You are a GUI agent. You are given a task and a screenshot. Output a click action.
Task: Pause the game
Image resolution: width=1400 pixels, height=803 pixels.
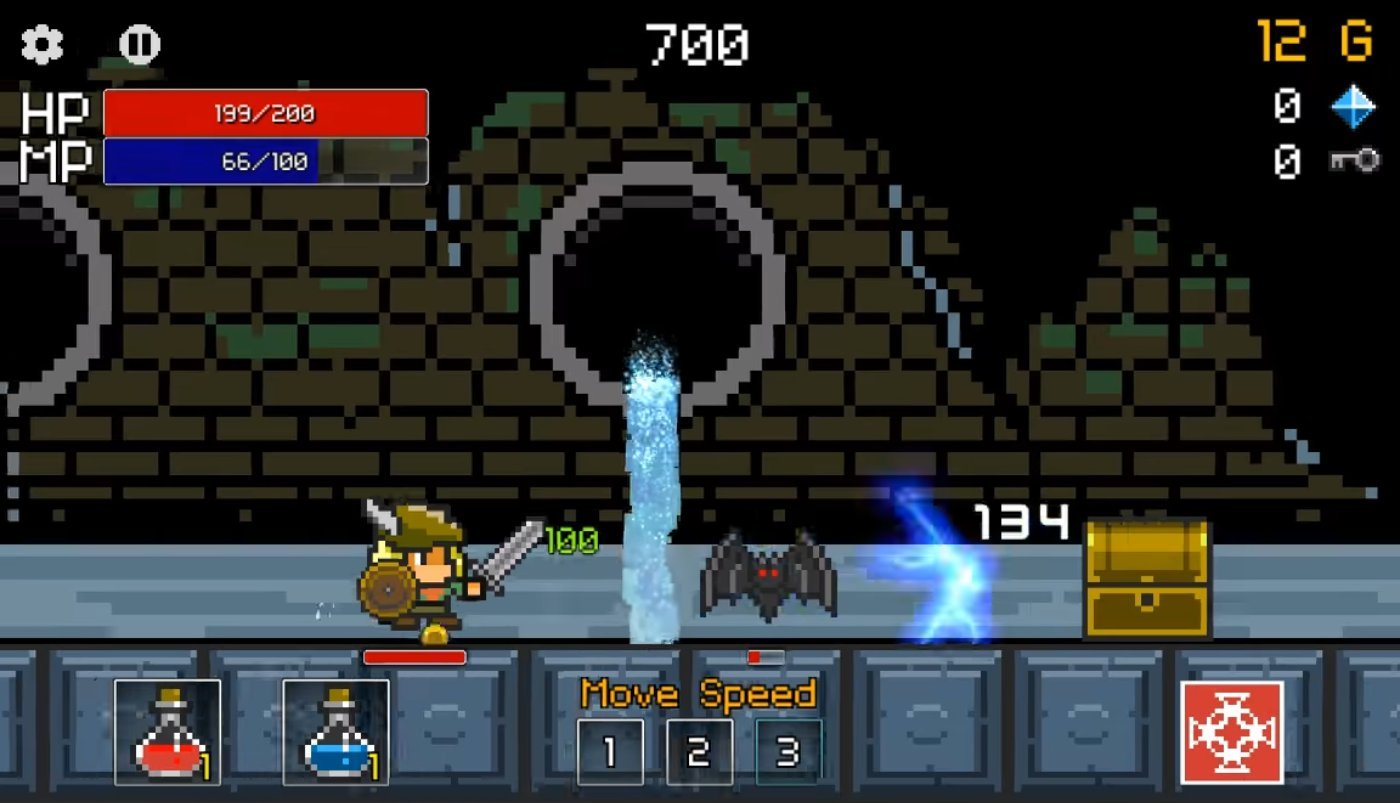coord(137,44)
